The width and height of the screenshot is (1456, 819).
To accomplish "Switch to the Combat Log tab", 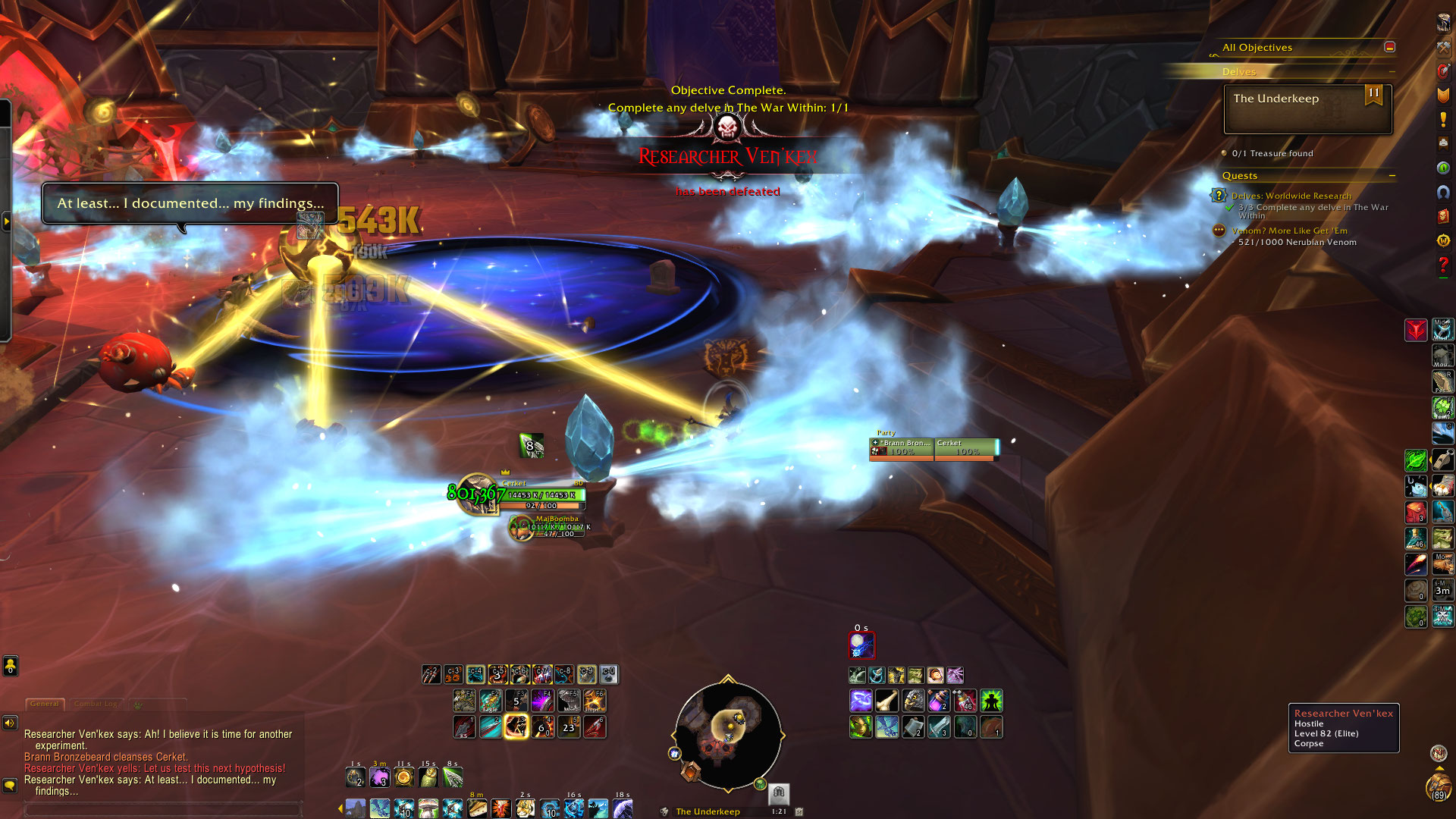I will click(96, 704).
